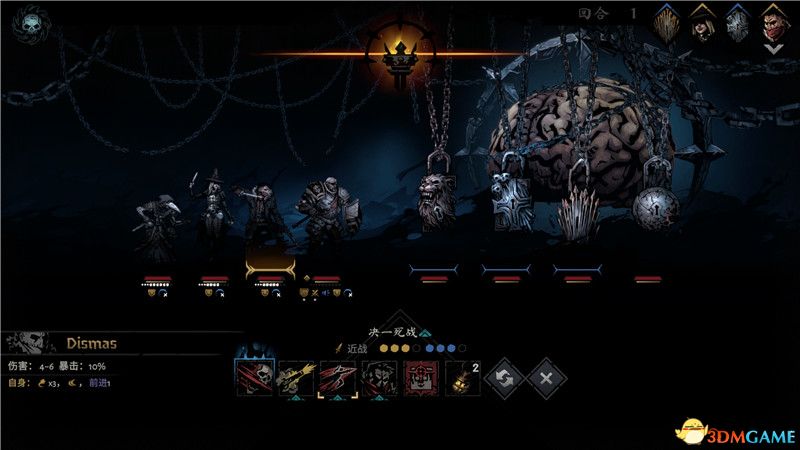Viewport: 800px width, 450px height.
Task: Click the X pass turn button
Action: click(x=547, y=379)
